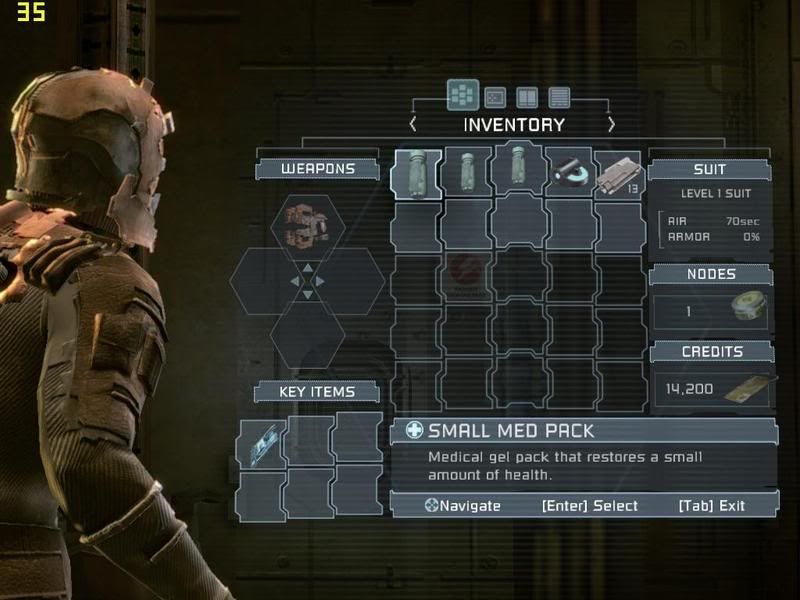Select the Plasma Cutter weapon hexagon
The height and width of the screenshot is (600, 800).
pos(307,222)
